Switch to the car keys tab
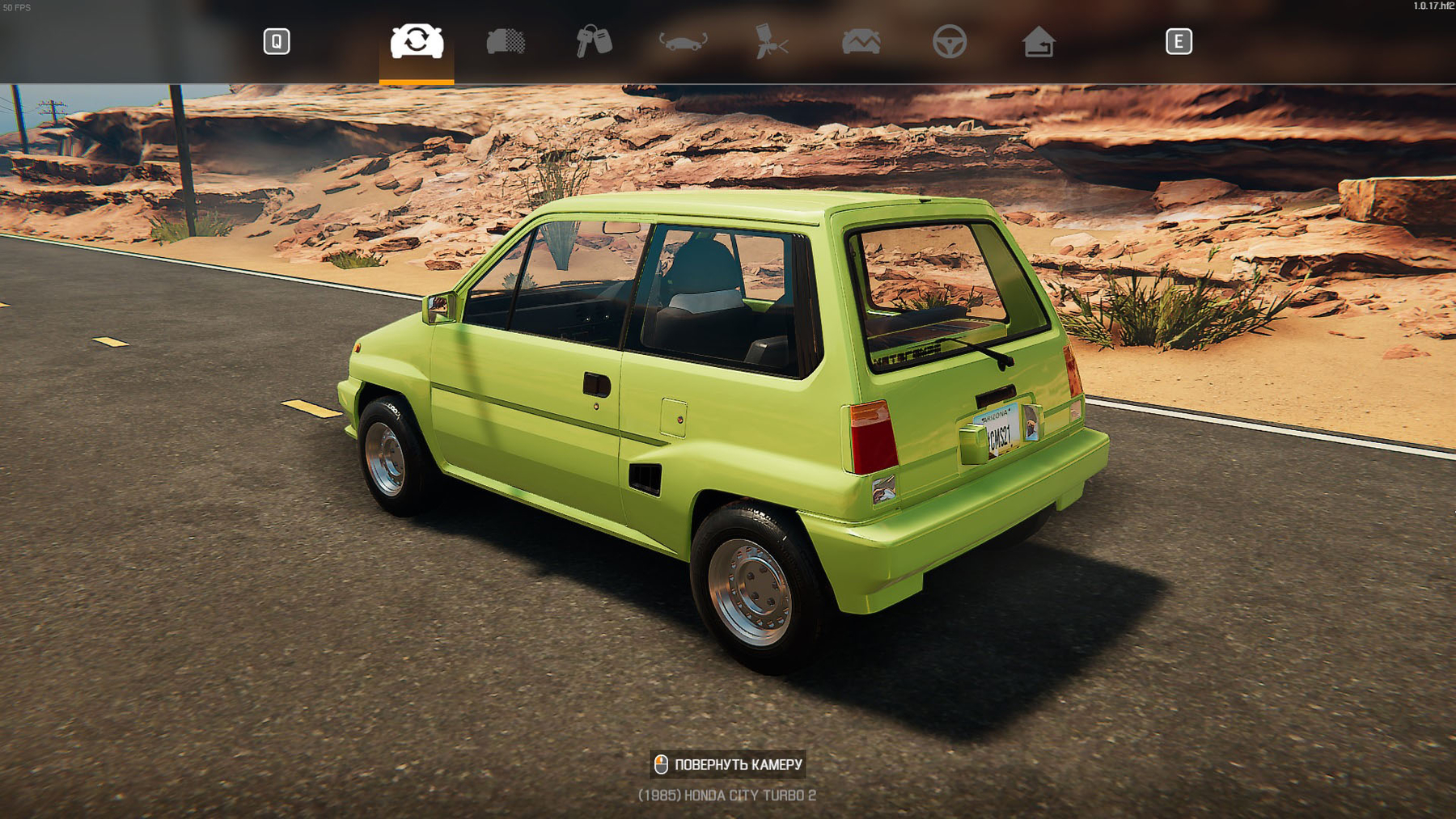The height and width of the screenshot is (819, 1456). tap(594, 41)
